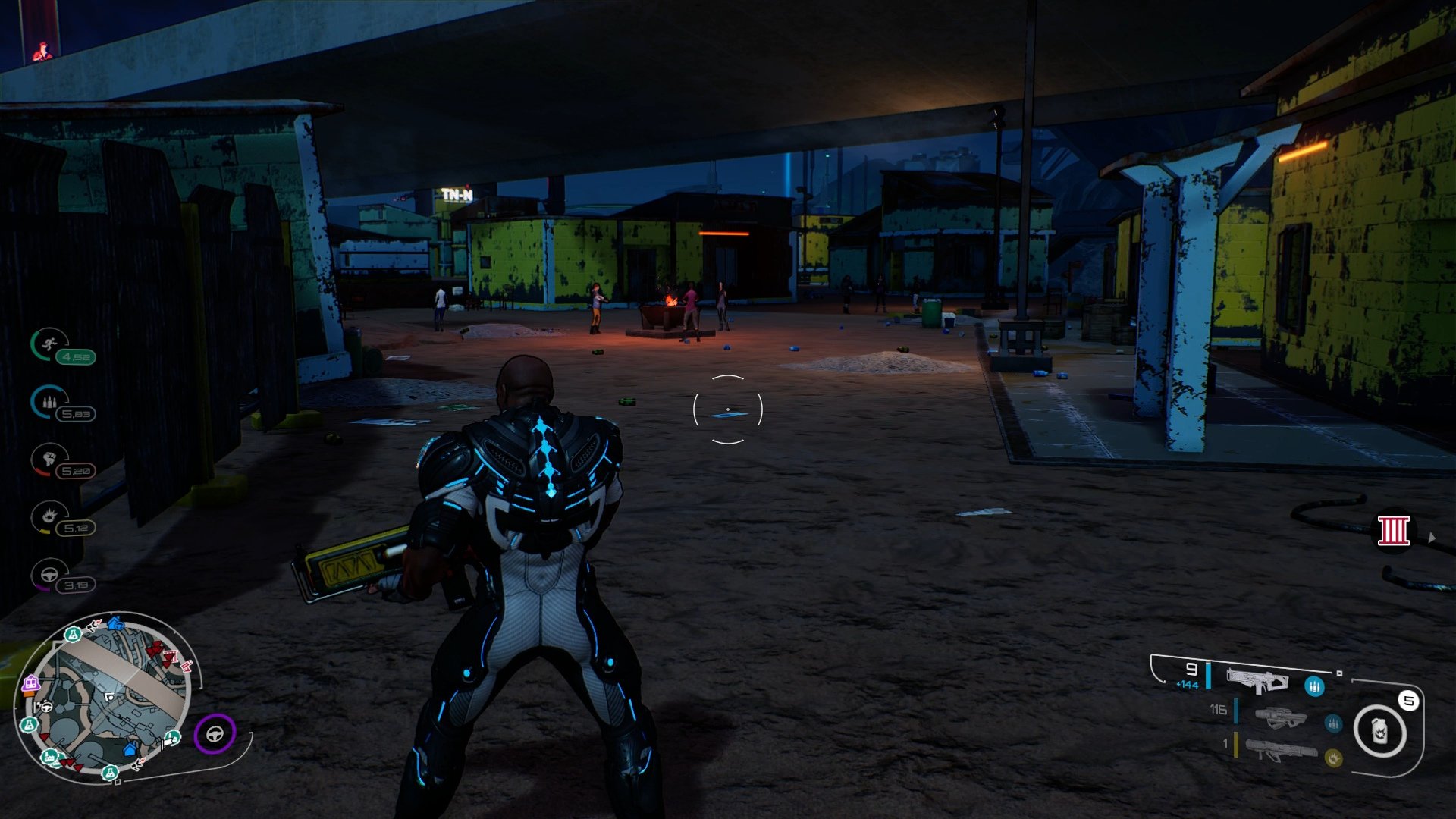The width and height of the screenshot is (1456, 819).
Task: Select the equipped assault rifle thumbnail
Action: [x=1257, y=680]
